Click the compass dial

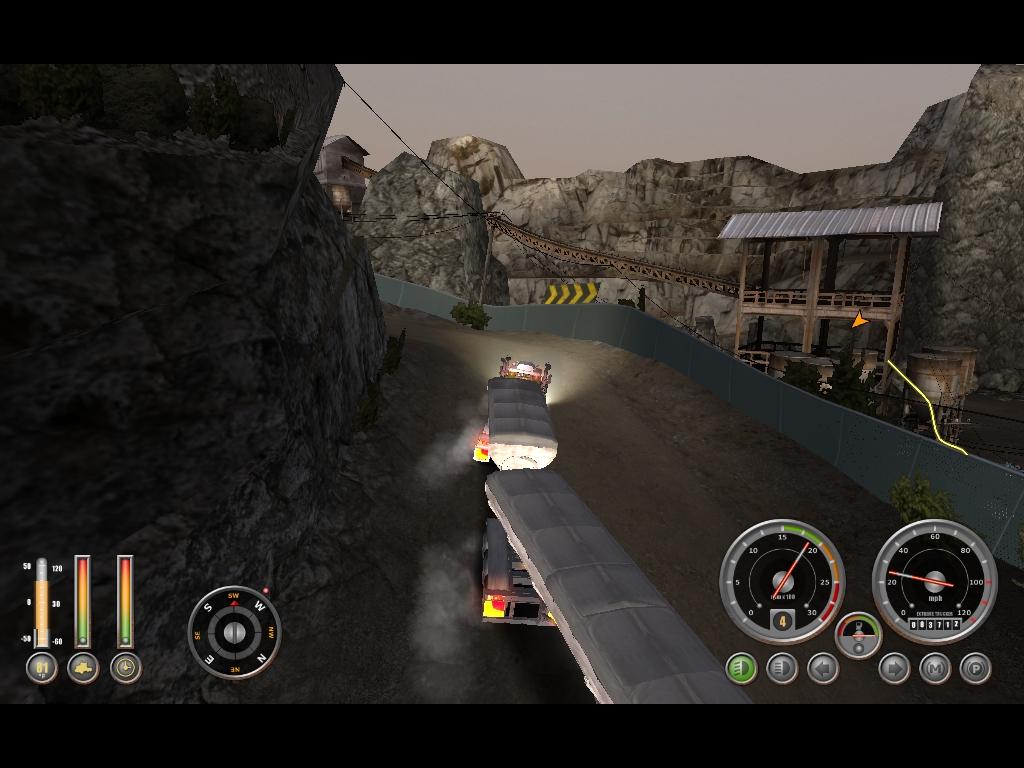[234, 631]
